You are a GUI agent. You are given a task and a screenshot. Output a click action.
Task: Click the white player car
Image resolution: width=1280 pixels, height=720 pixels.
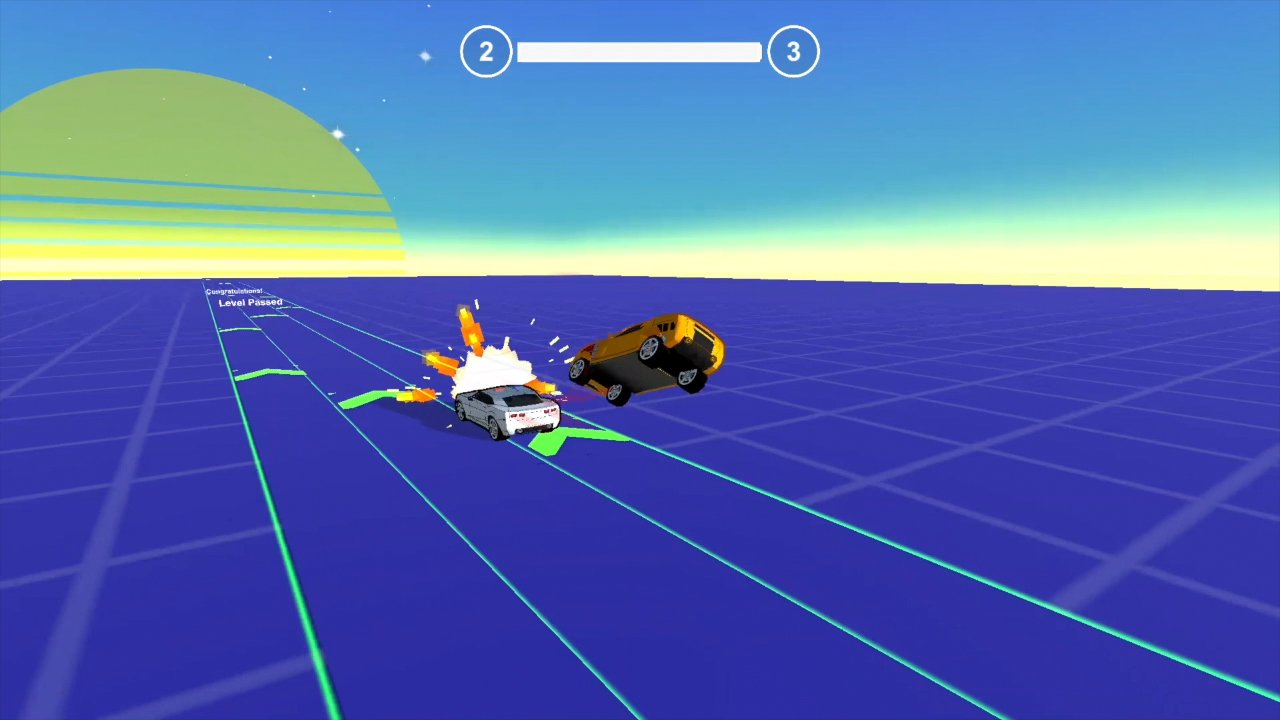(x=505, y=410)
